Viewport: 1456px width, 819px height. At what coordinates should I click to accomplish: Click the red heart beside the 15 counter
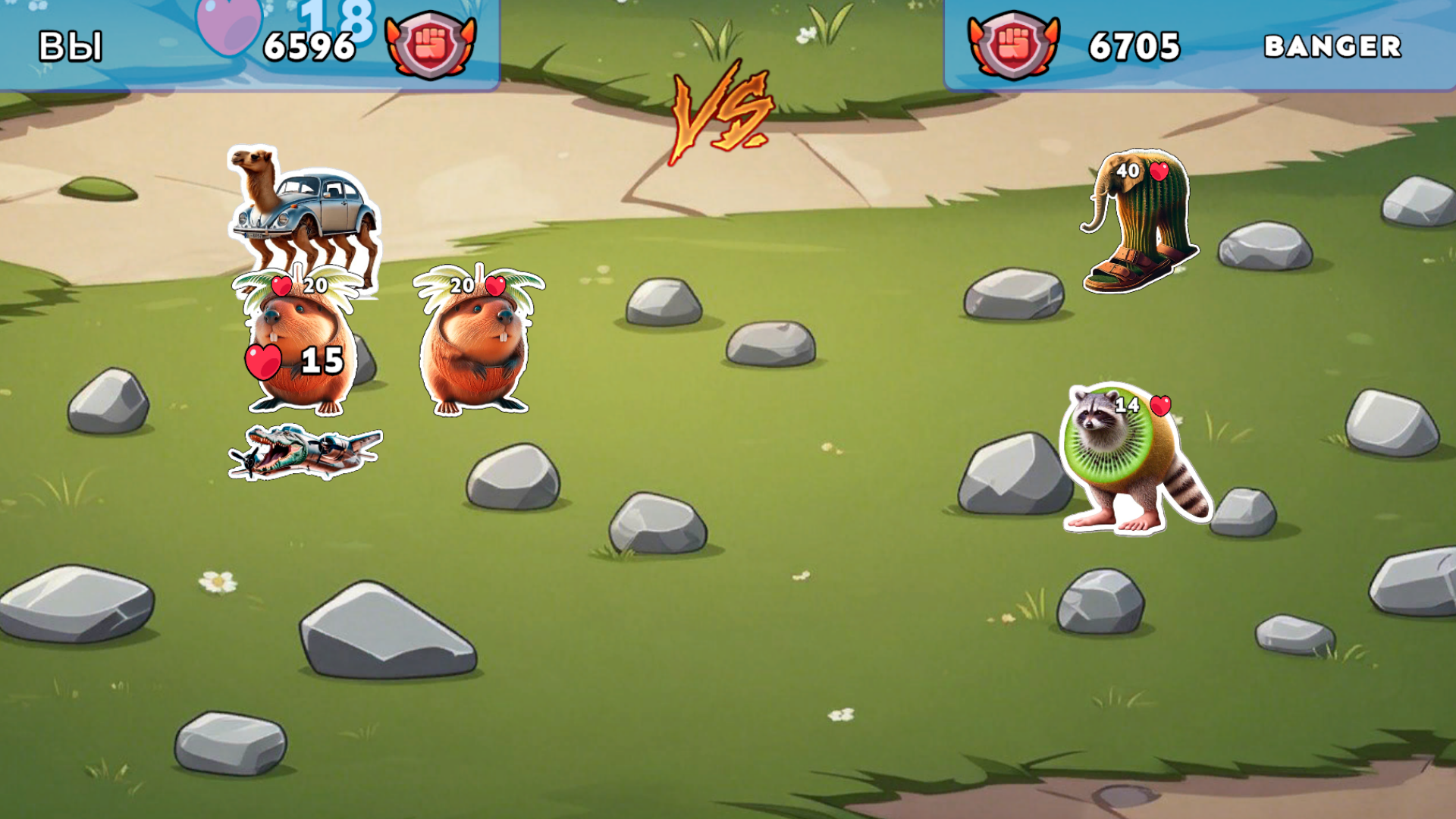pos(262,362)
